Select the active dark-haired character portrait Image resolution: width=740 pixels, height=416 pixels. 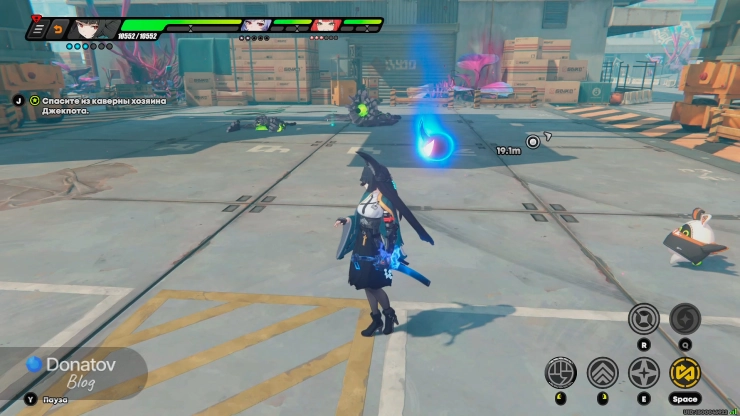(x=85, y=28)
